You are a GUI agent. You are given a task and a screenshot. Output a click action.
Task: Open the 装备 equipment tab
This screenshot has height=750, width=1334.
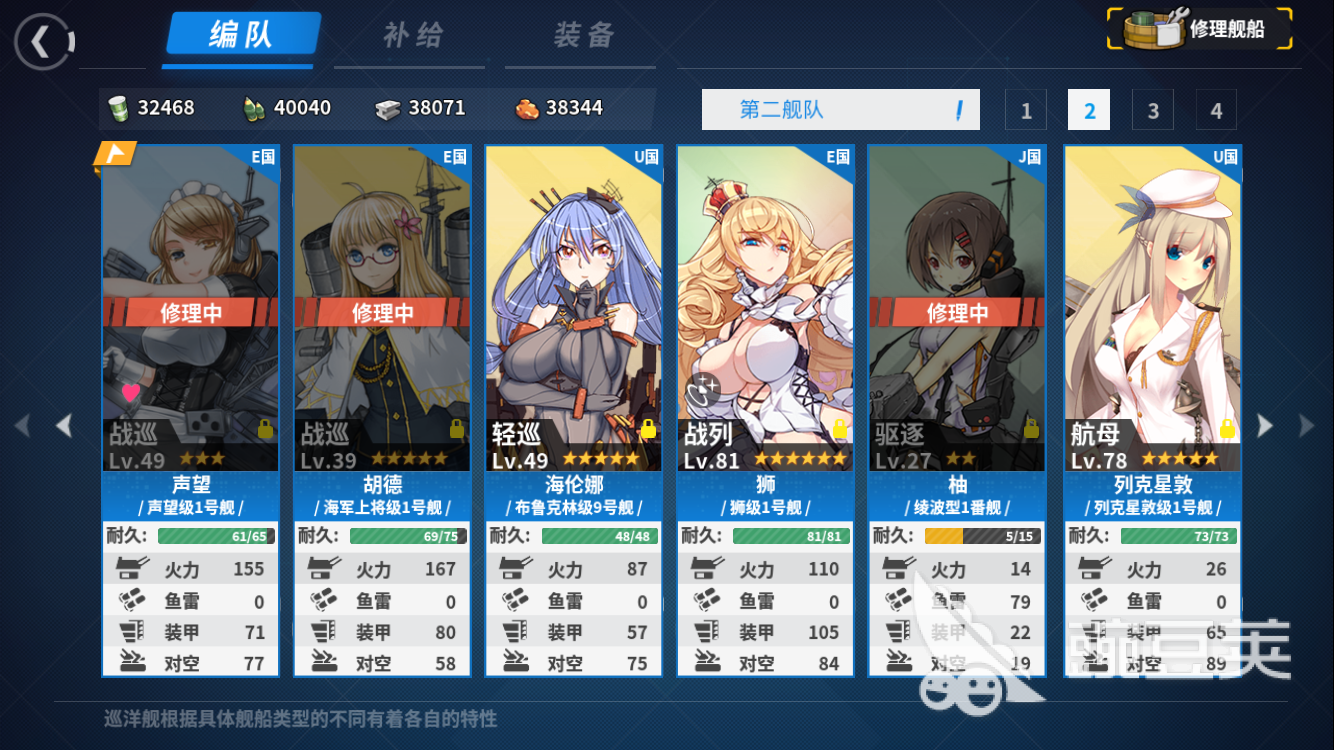point(583,36)
